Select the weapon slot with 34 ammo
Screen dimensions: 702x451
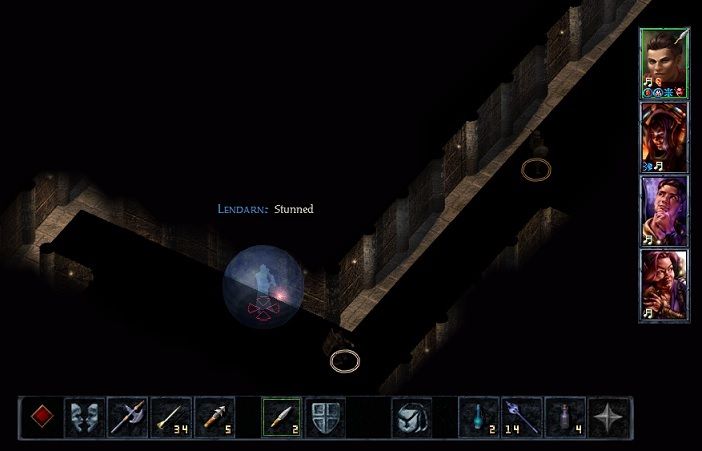pyautogui.click(x=172, y=416)
